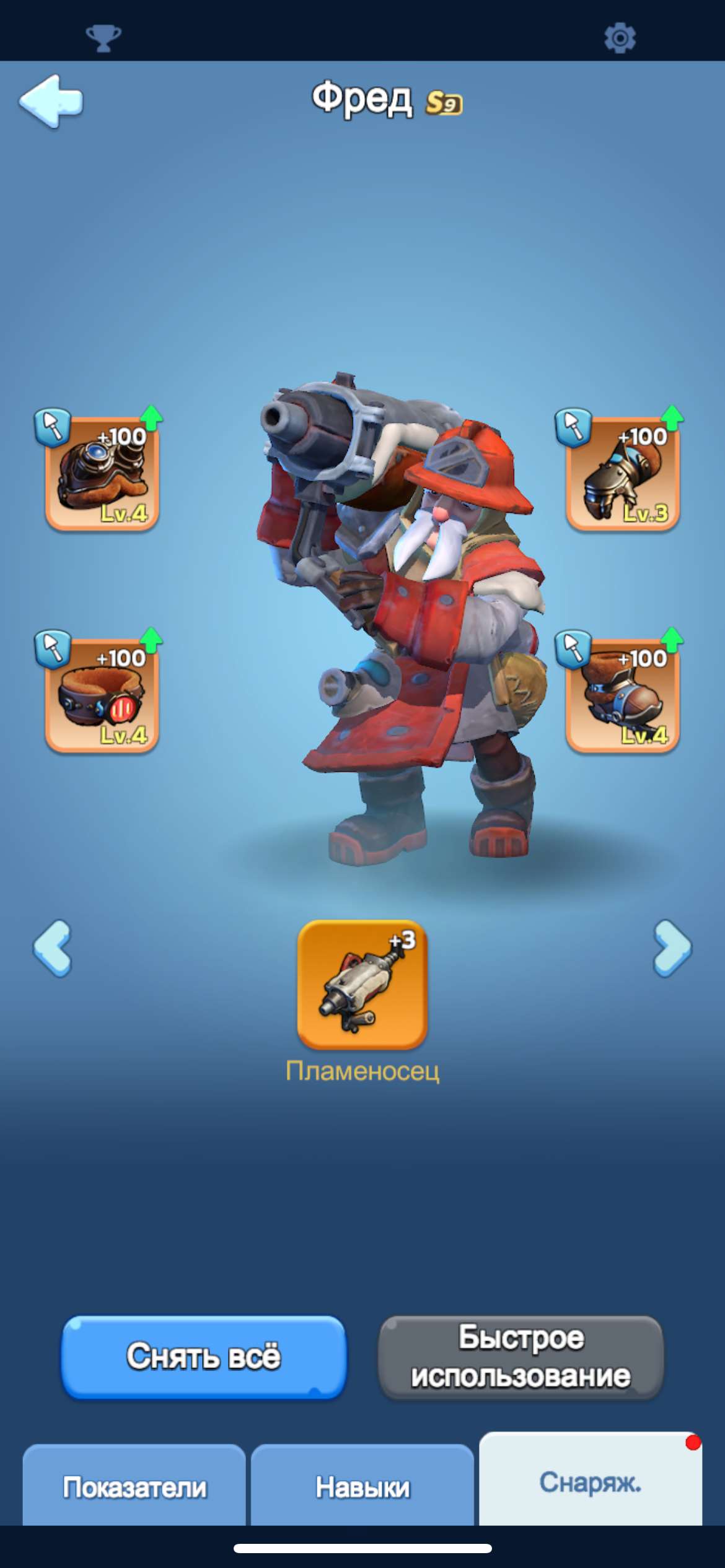This screenshot has height=1568, width=725.
Task: Select the armored gloves equipment slot
Action: [623, 474]
